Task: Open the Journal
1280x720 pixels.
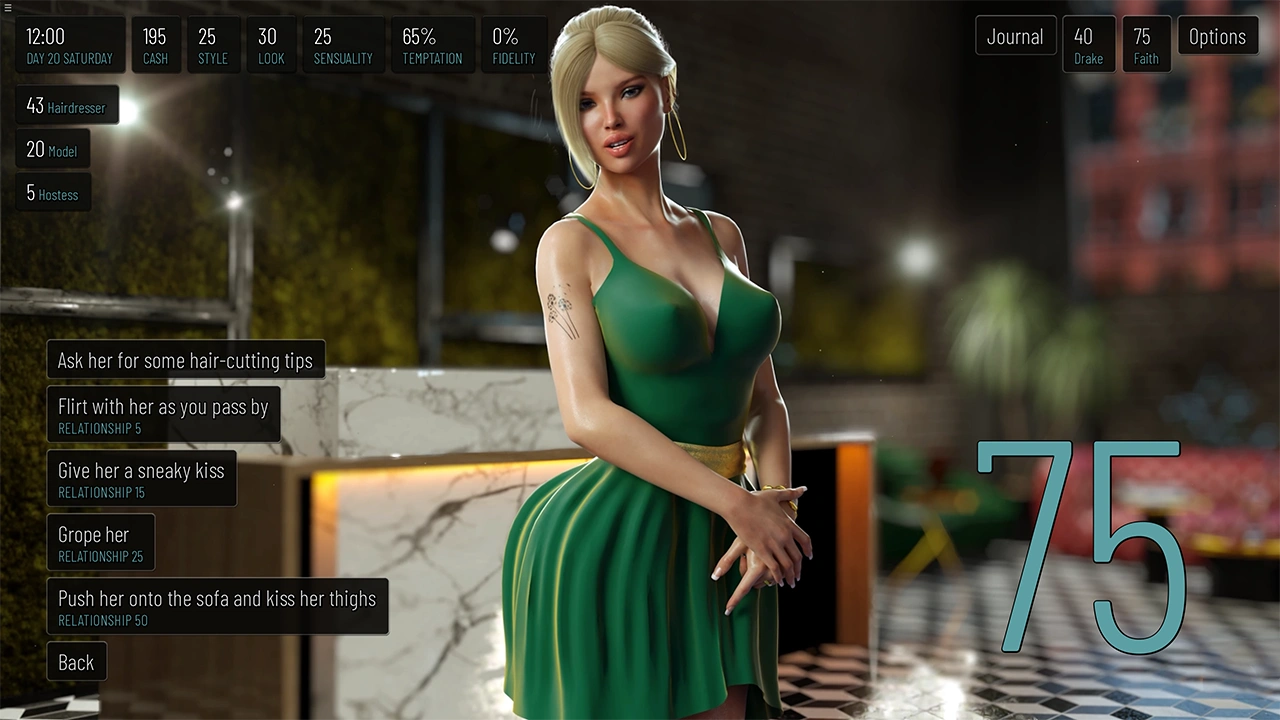Action: (x=1015, y=37)
